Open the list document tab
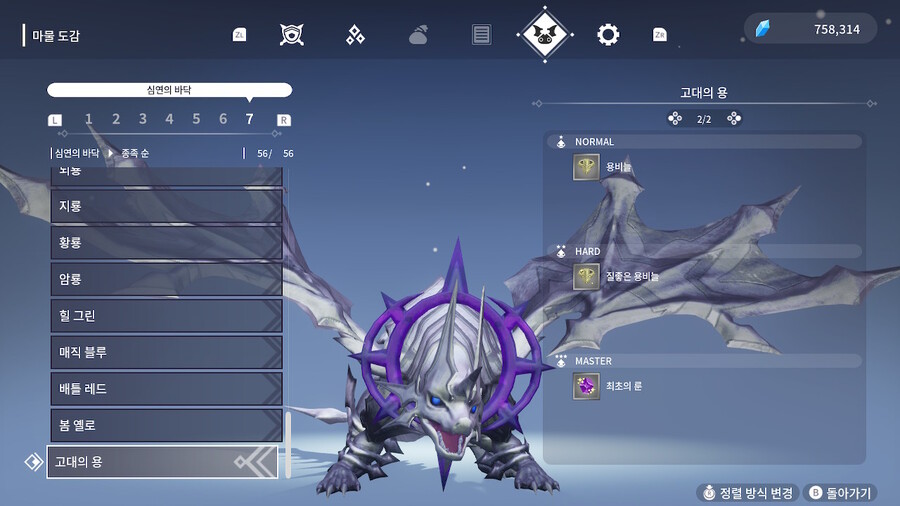900x506 pixels. [x=482, y=35]
